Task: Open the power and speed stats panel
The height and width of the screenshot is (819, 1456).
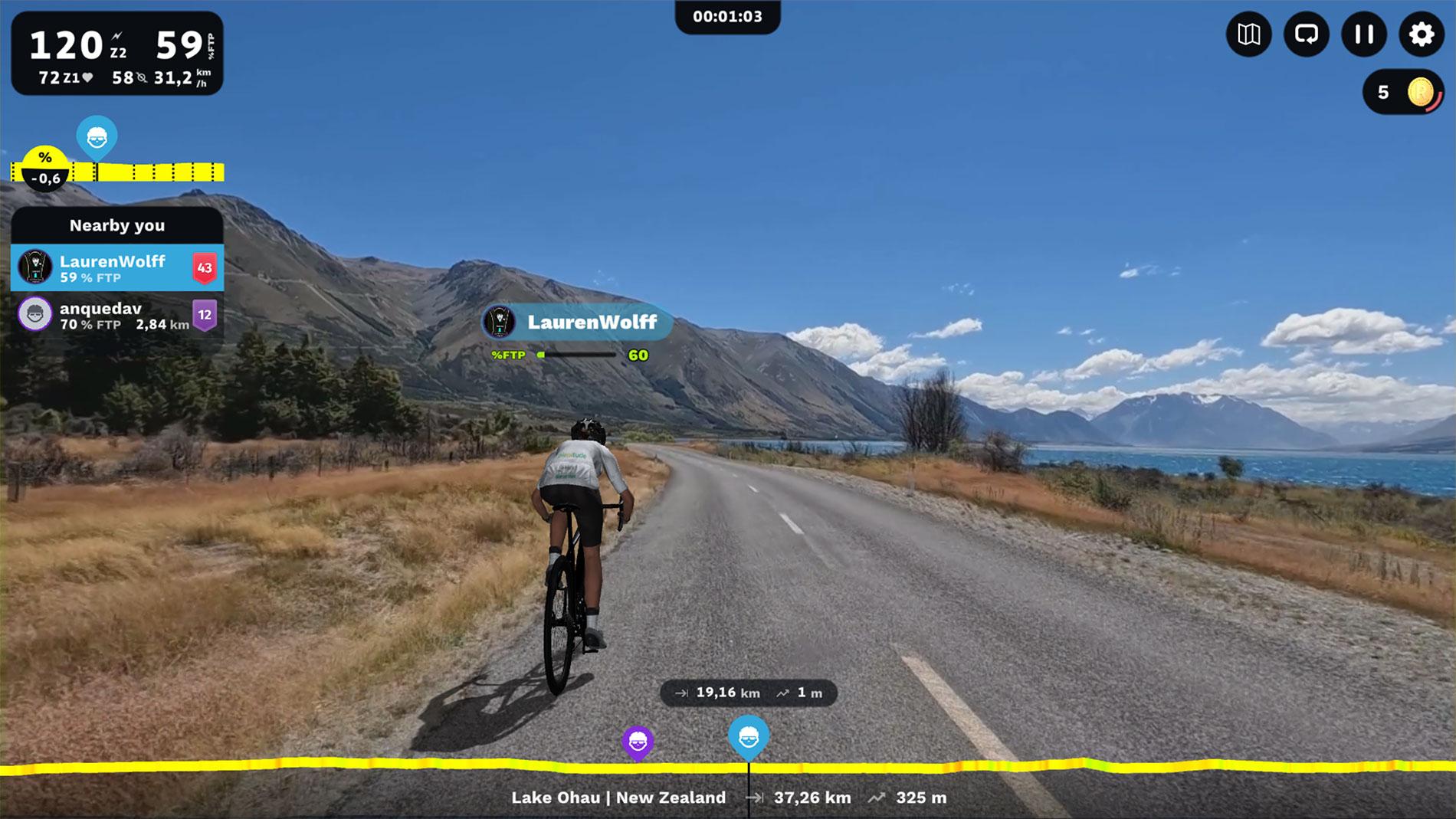Action: (x=117, y=54)
